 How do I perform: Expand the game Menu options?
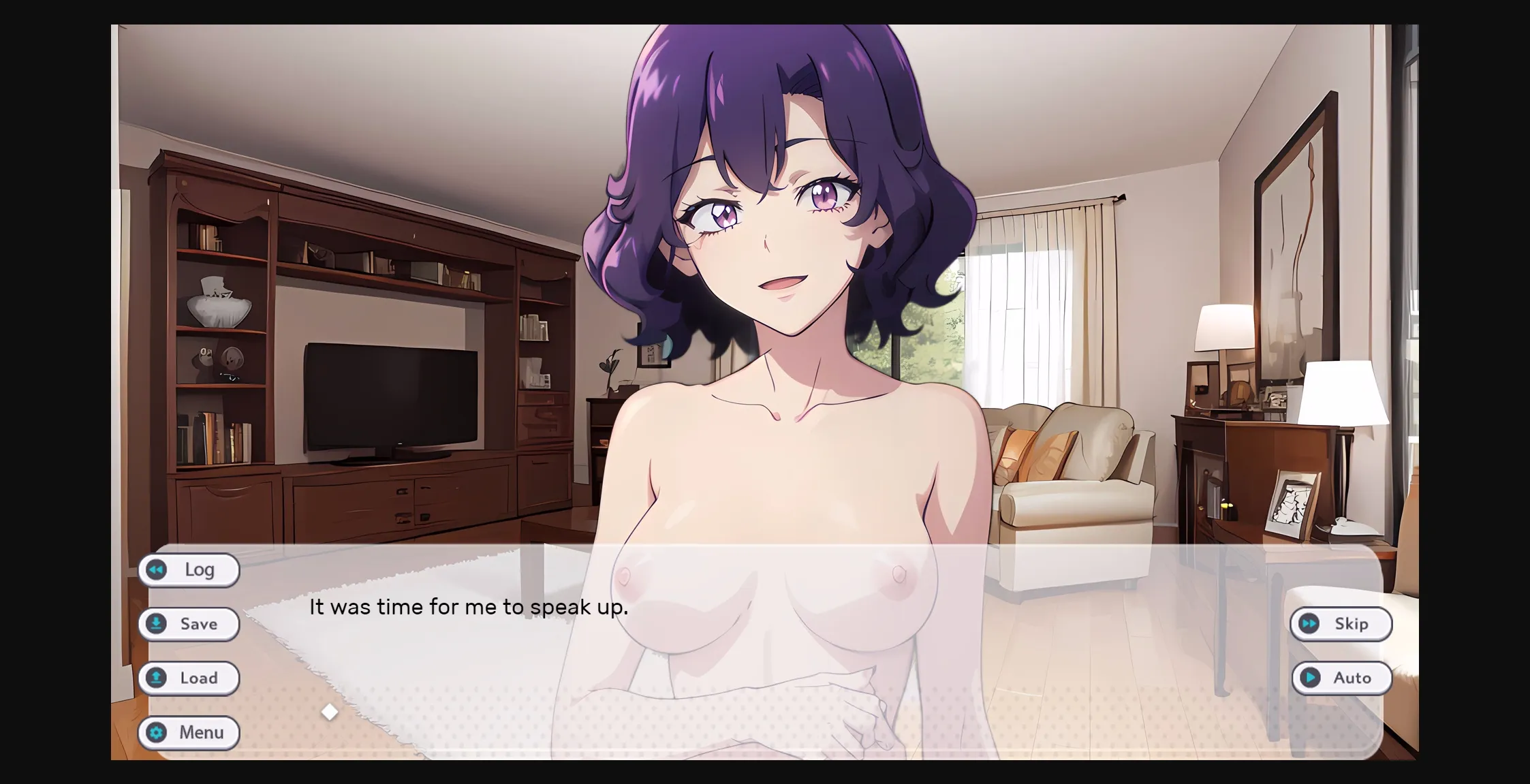tap(189, 733)
